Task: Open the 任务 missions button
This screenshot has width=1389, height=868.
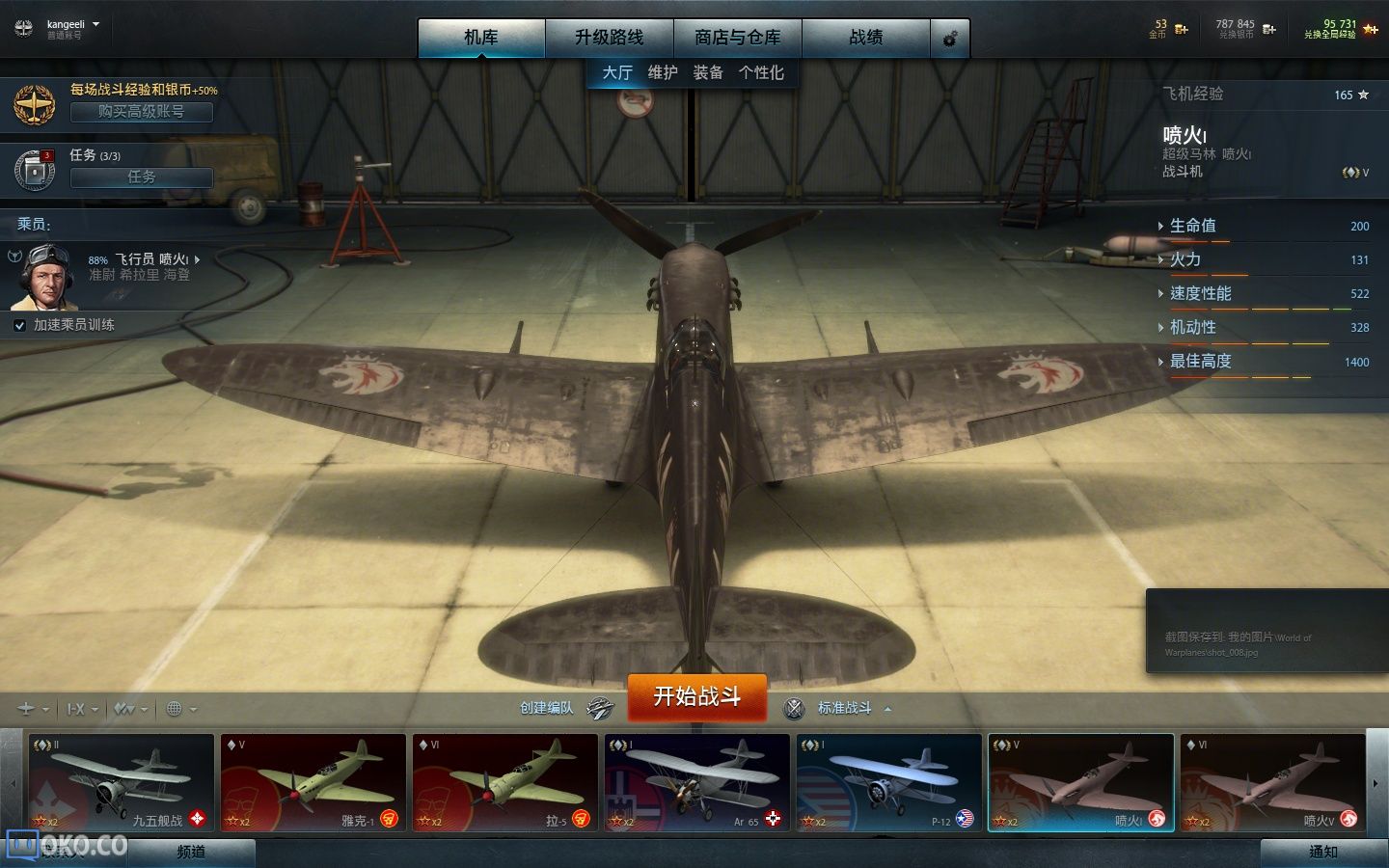Action: click(x=141, y=176)
